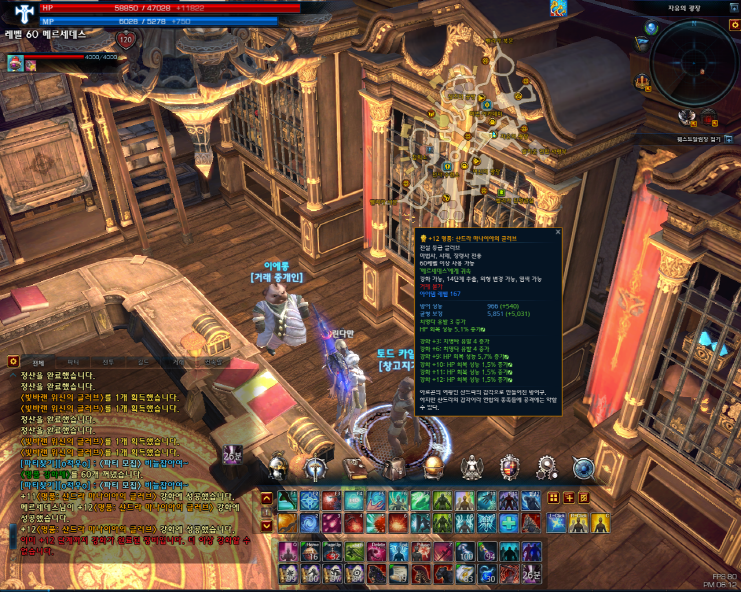Switch to the 전체 chat tab

pyautogui.click(x=39, y=361)
